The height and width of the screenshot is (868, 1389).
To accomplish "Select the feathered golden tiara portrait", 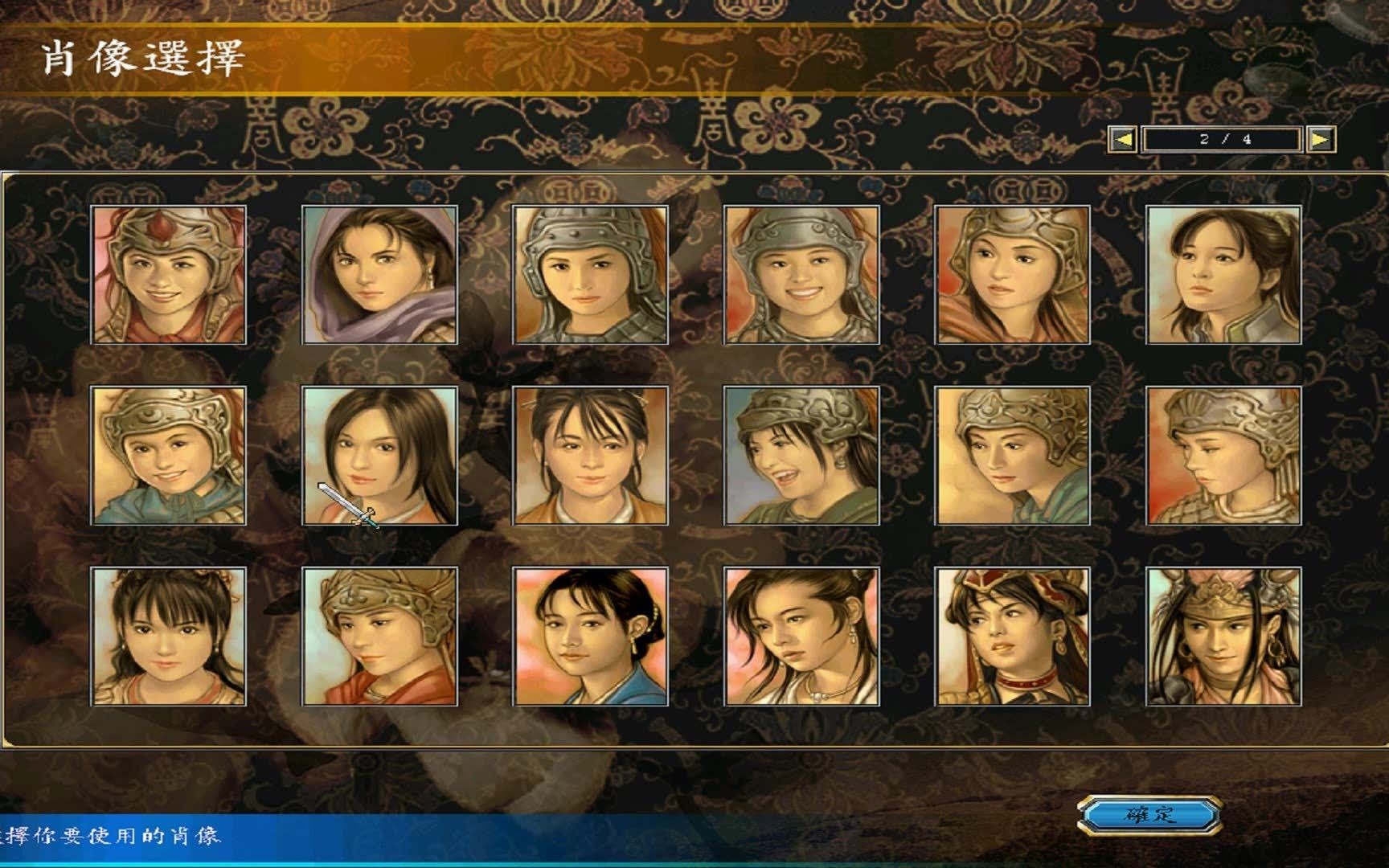I will 1223,637.
